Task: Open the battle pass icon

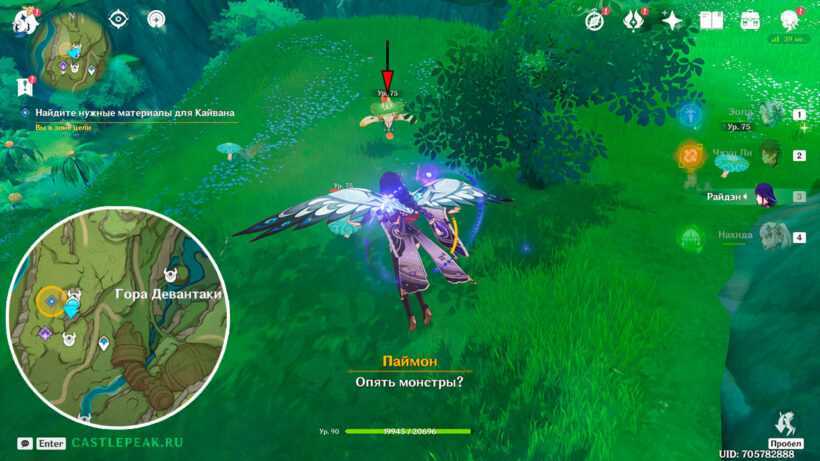Action: click(x=634, y=19)
